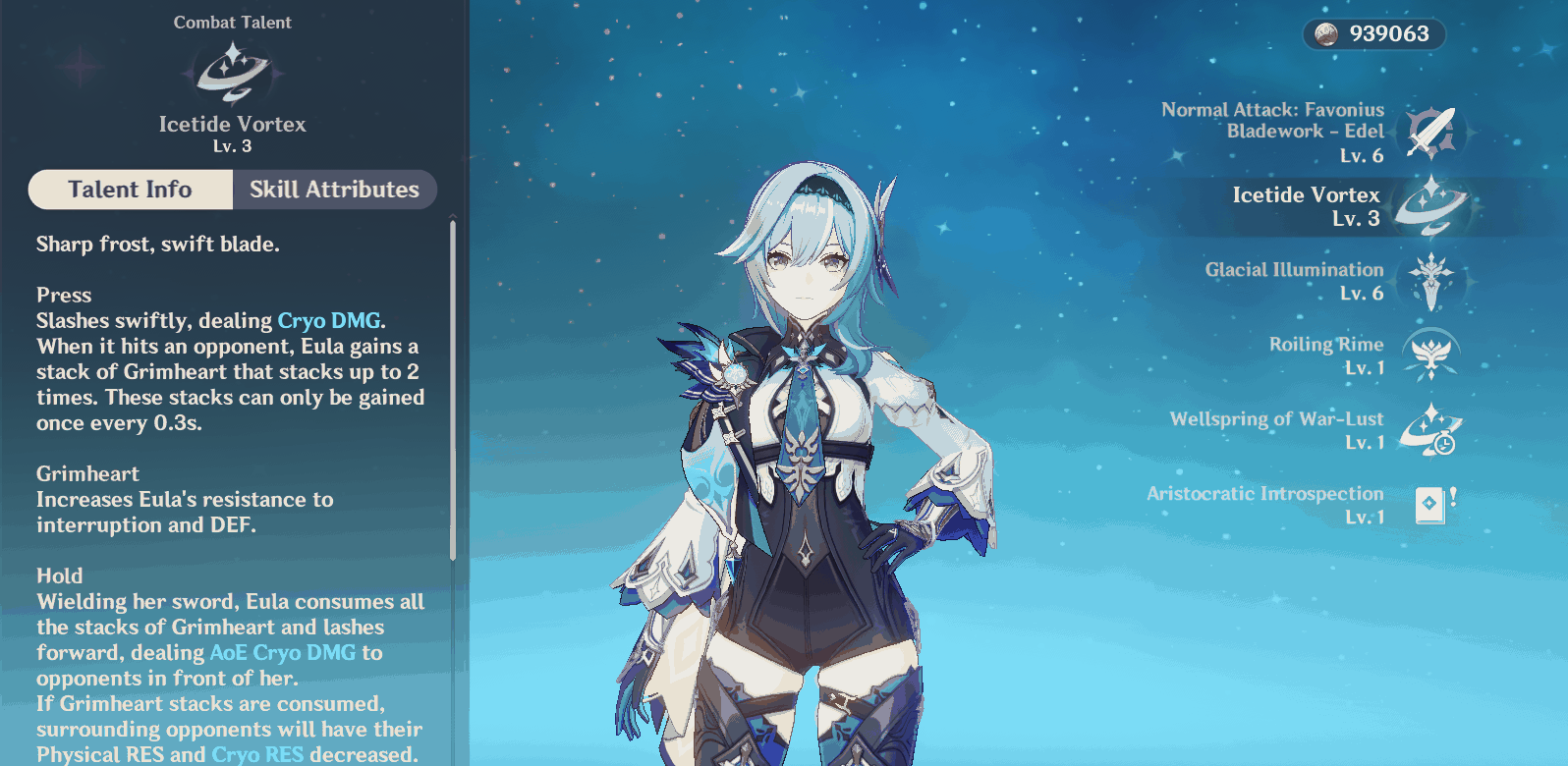Click the Primogem currency icon
The image size is (1568, 766).
point(1325,34)
